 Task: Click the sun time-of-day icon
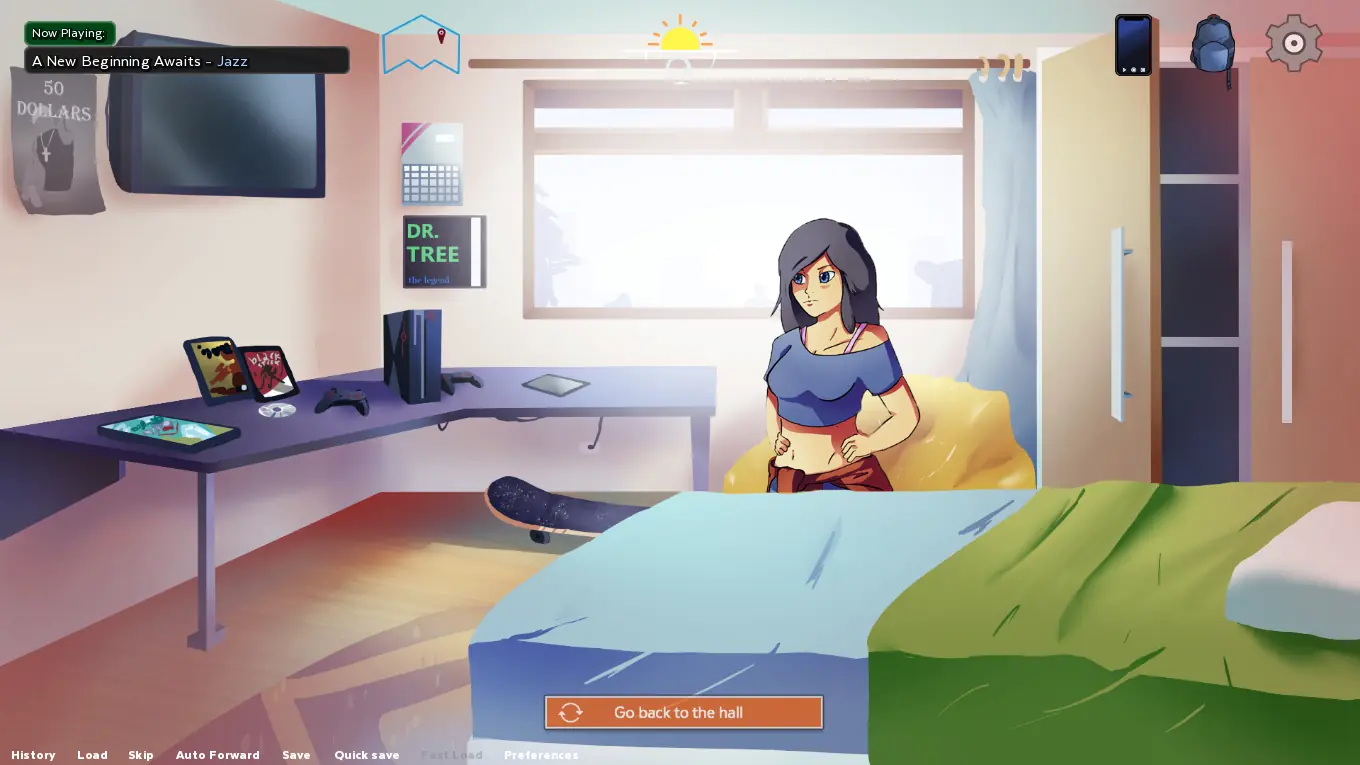pyautogui.click(x=680, y=38)
